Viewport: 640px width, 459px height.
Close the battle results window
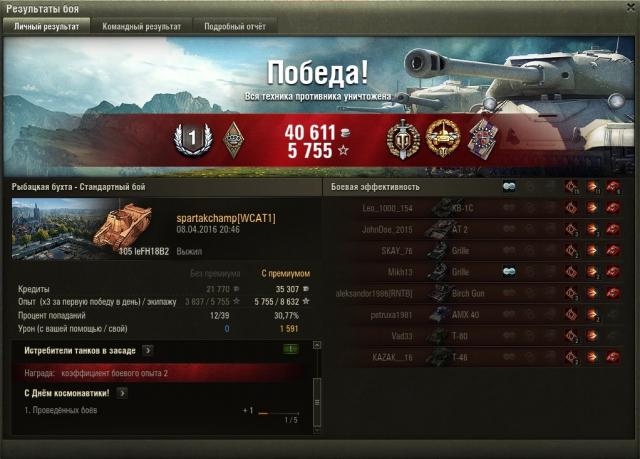pos(627,8)
